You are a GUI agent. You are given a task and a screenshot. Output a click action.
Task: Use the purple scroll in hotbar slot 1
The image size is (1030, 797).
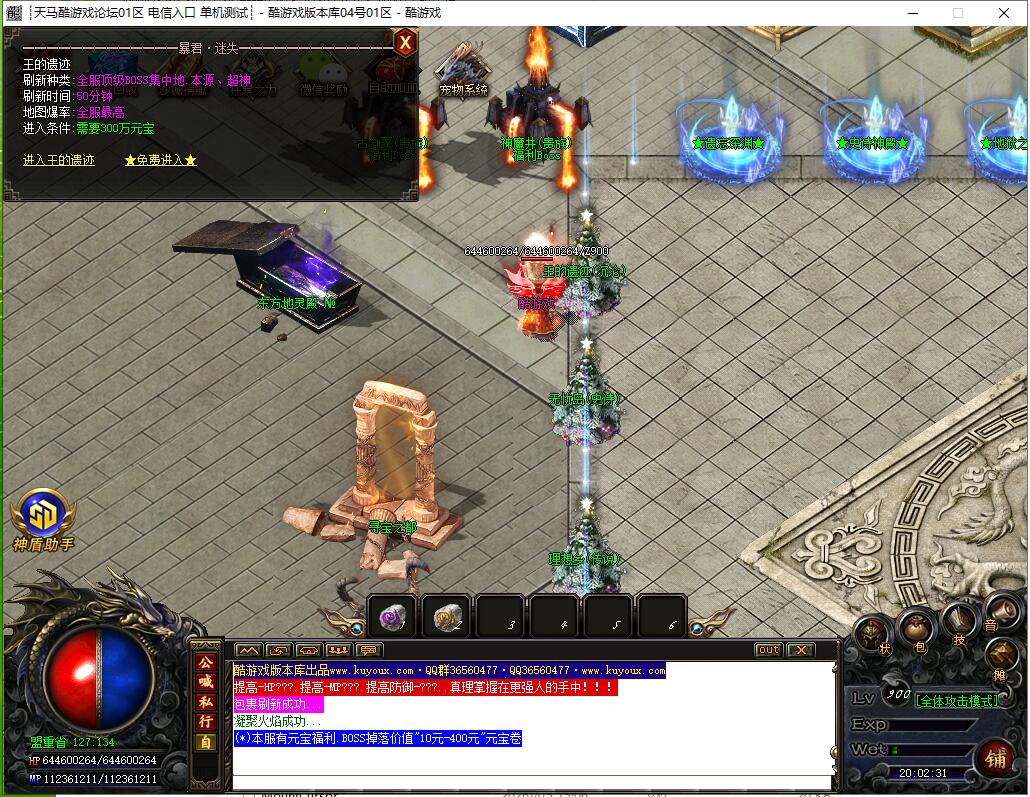392,618
